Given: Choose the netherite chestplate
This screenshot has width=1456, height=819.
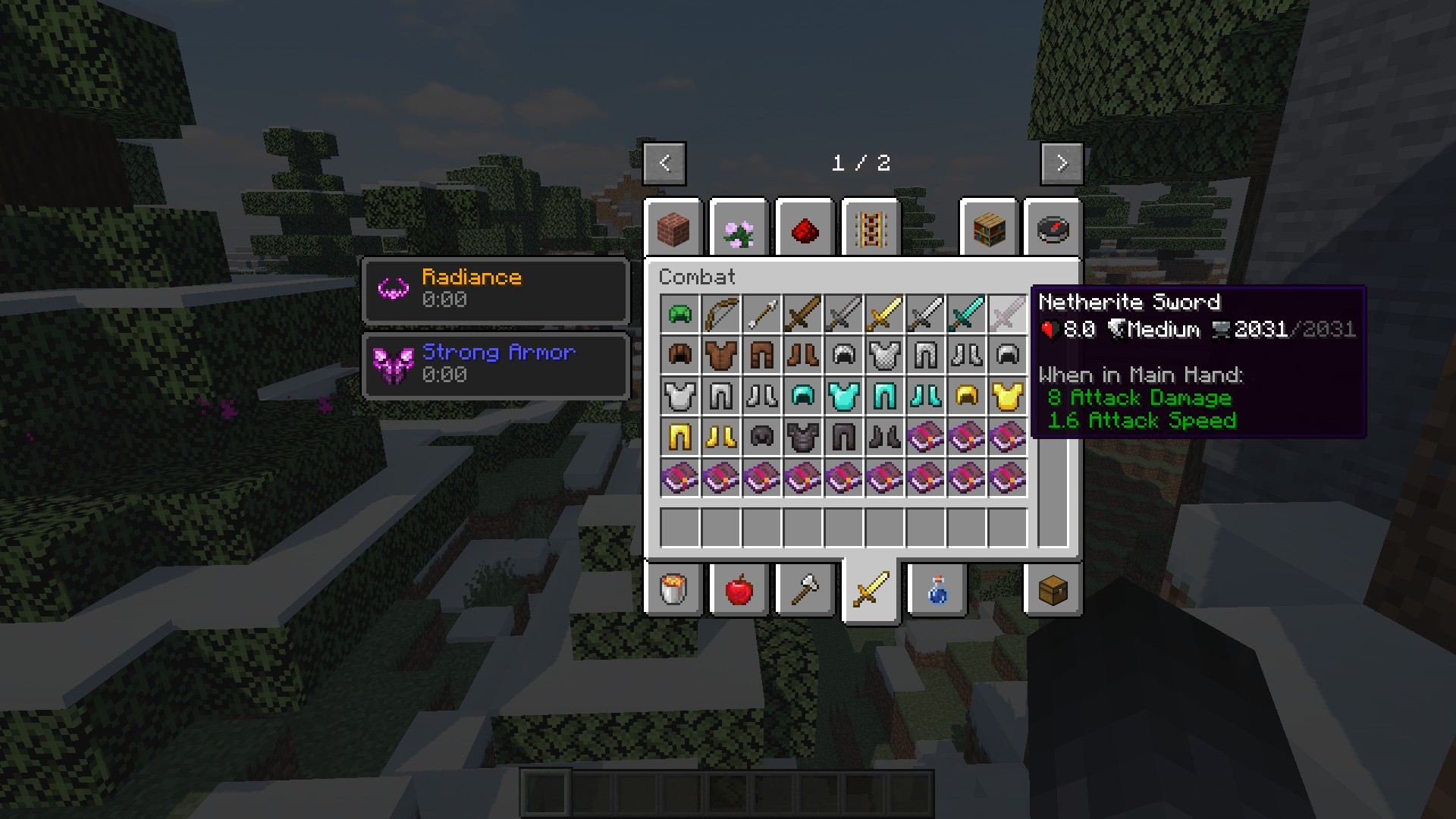Looking at the screenshot, I should click(802, 437).
